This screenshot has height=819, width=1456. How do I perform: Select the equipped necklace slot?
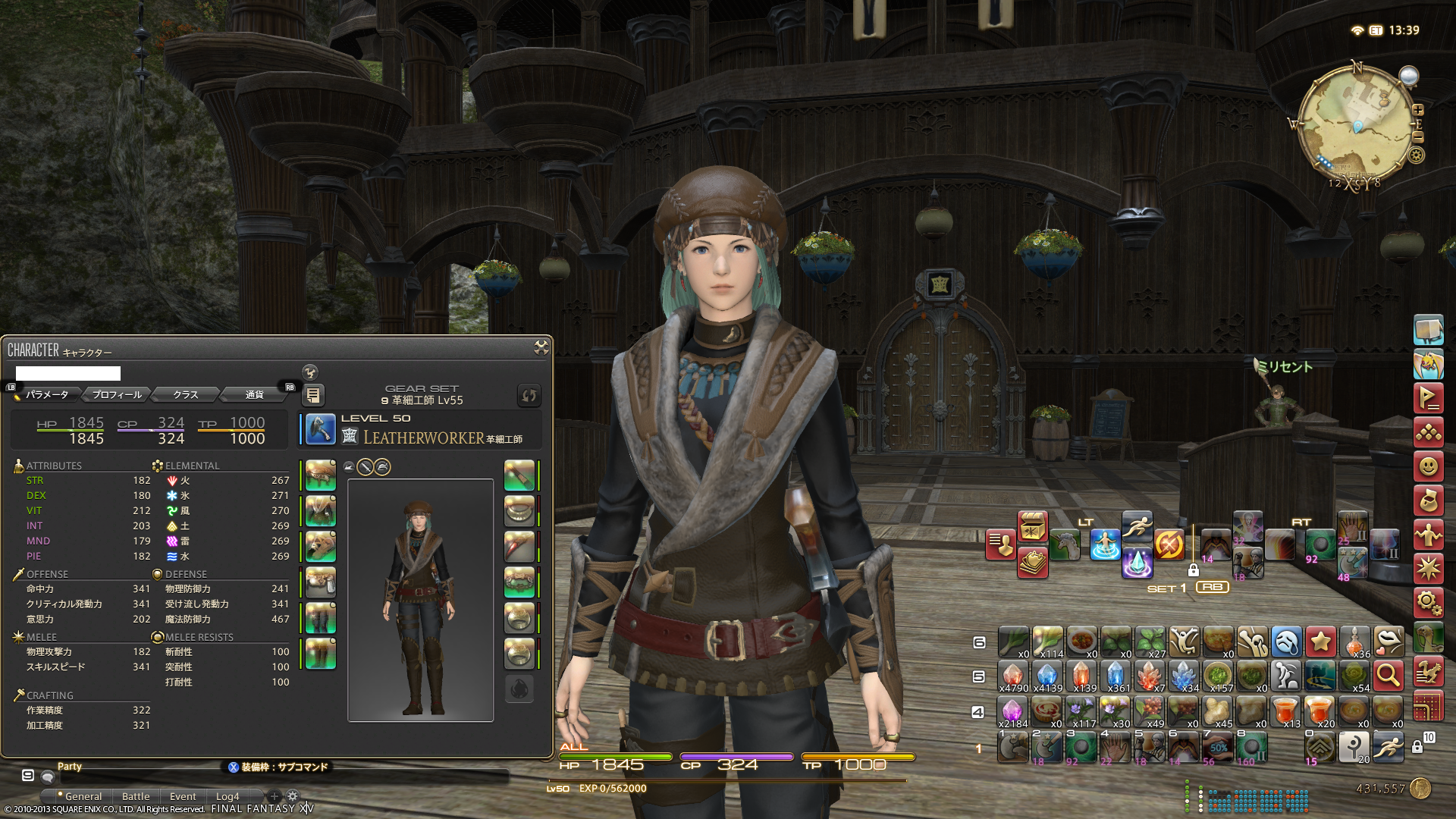click(519, 511)
